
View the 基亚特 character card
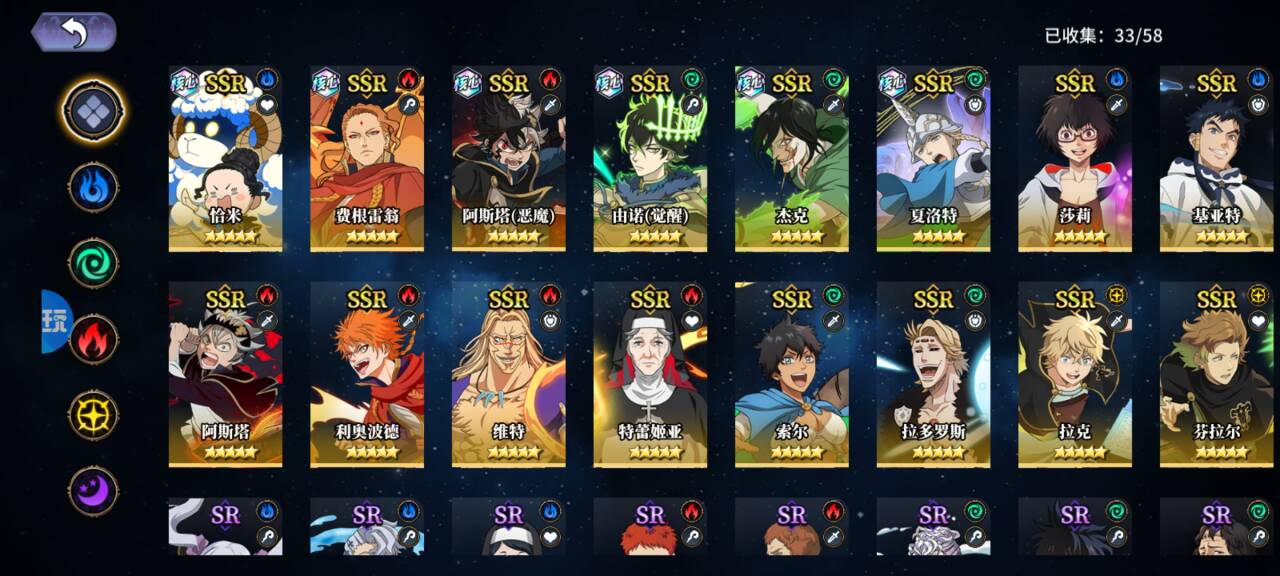1216,158
